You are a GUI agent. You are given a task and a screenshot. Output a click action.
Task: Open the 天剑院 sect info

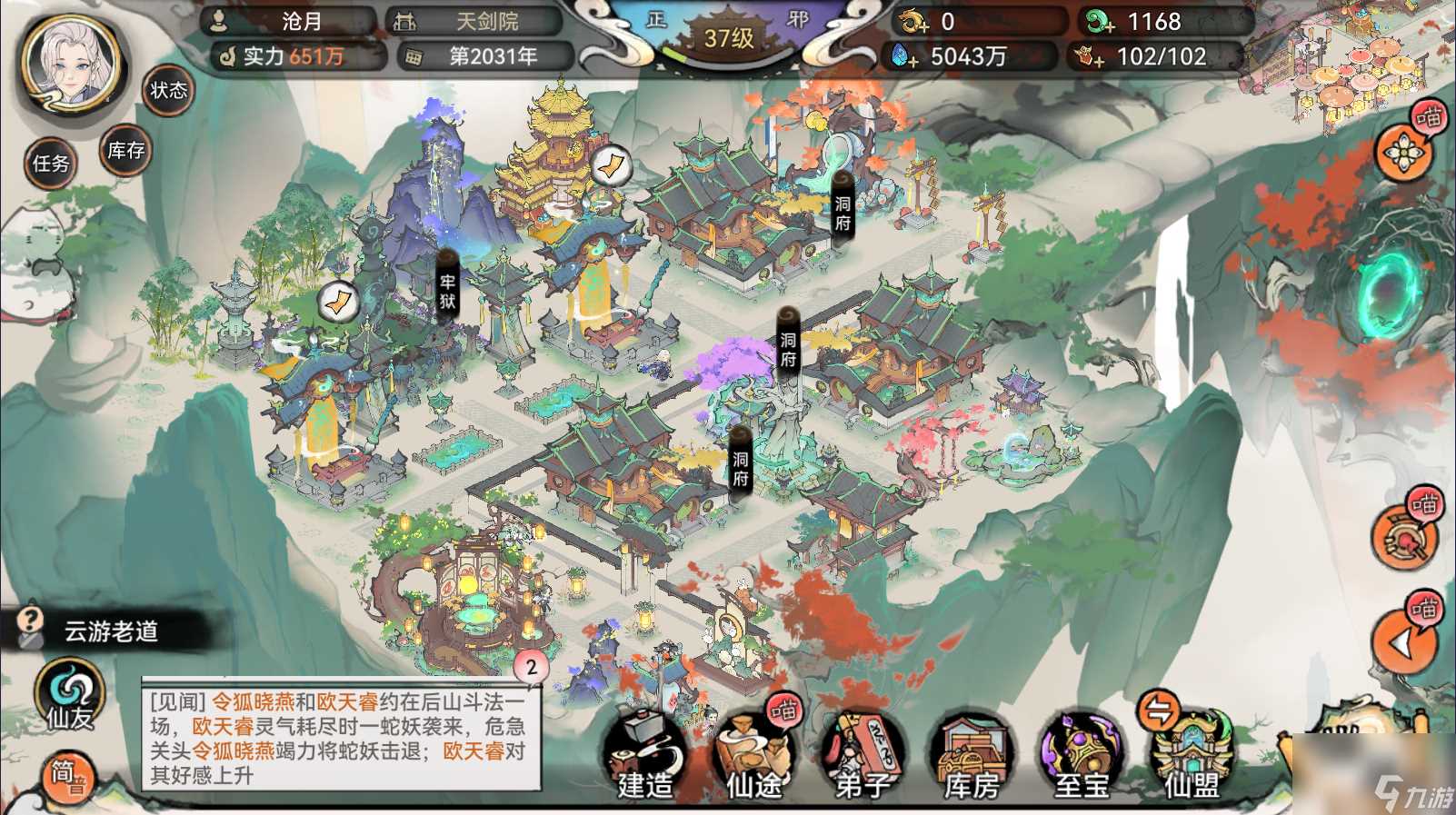(x=474, y=21)
